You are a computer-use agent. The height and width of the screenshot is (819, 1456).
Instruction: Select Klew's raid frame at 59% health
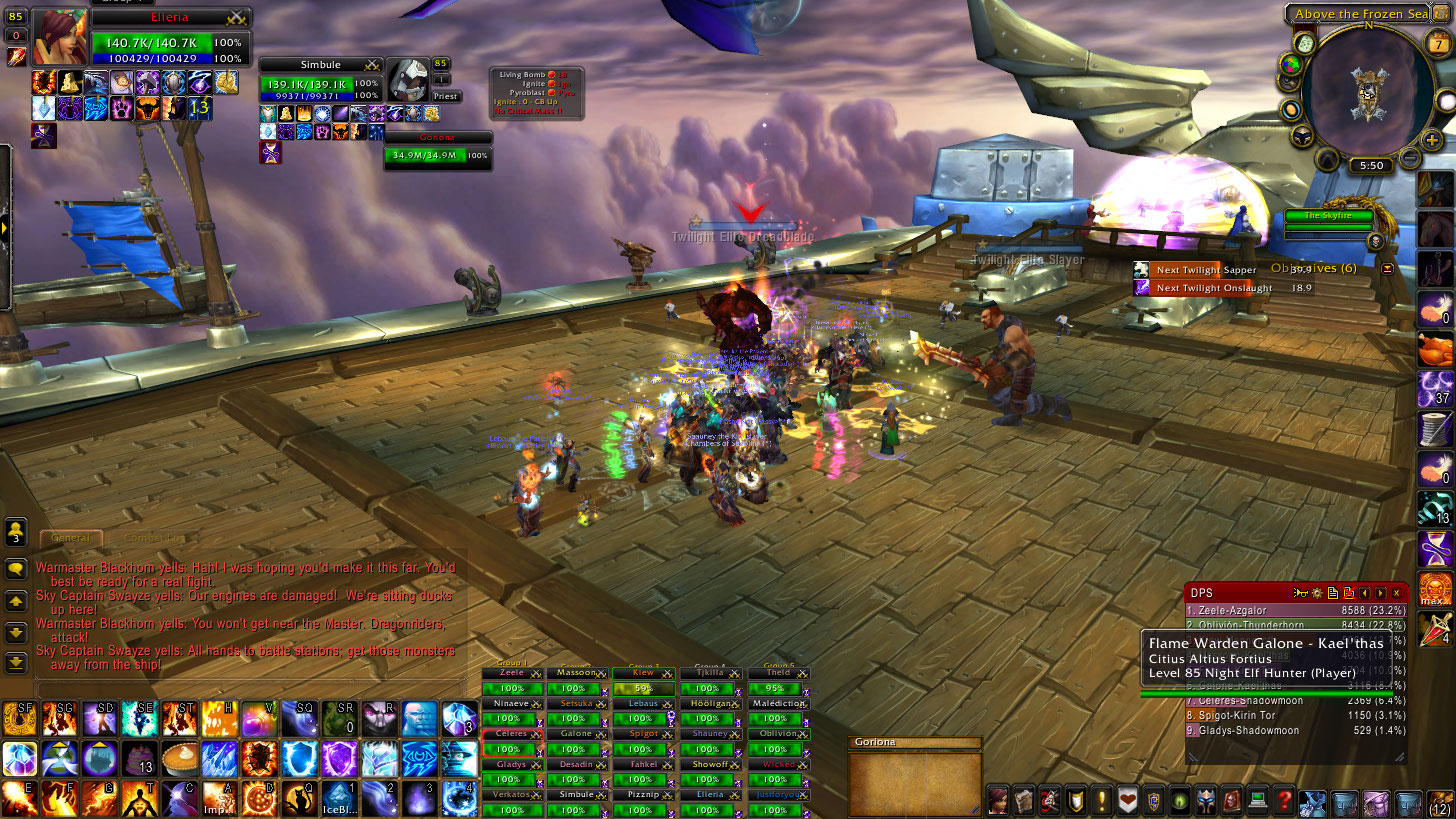pyautogui.click(x=643, y=688)
